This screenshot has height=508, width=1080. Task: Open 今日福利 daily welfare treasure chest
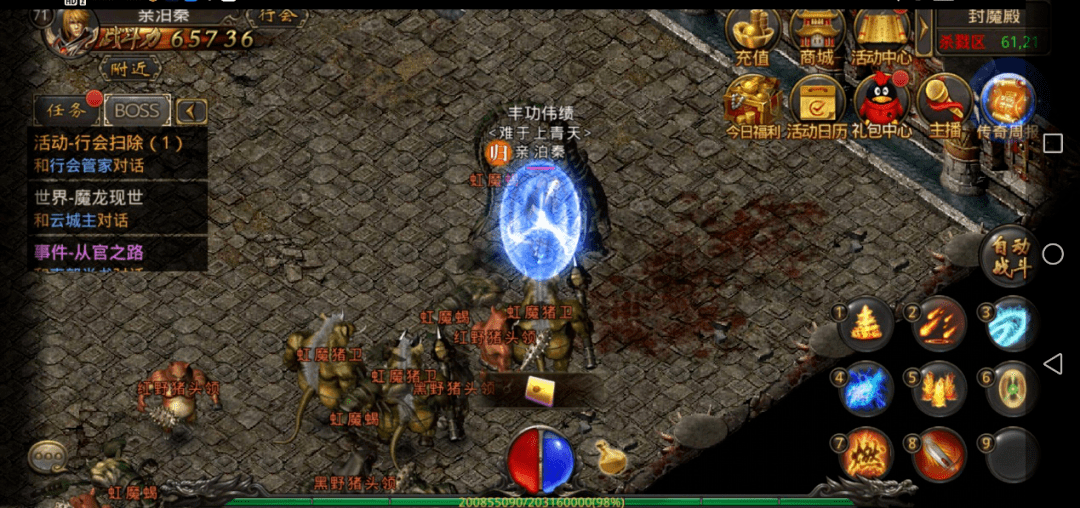(753, 106)
